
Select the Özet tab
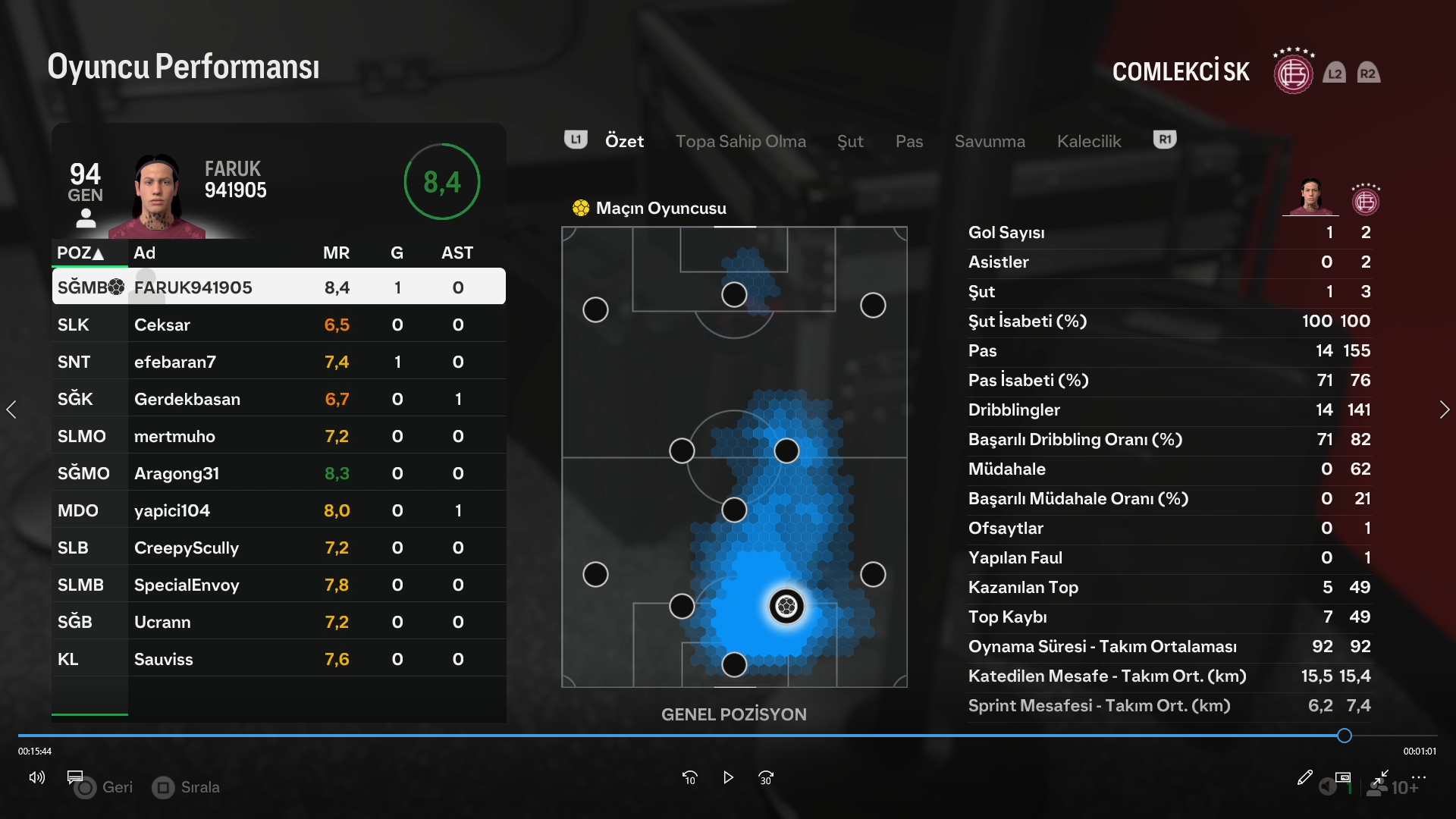[624, 141]
